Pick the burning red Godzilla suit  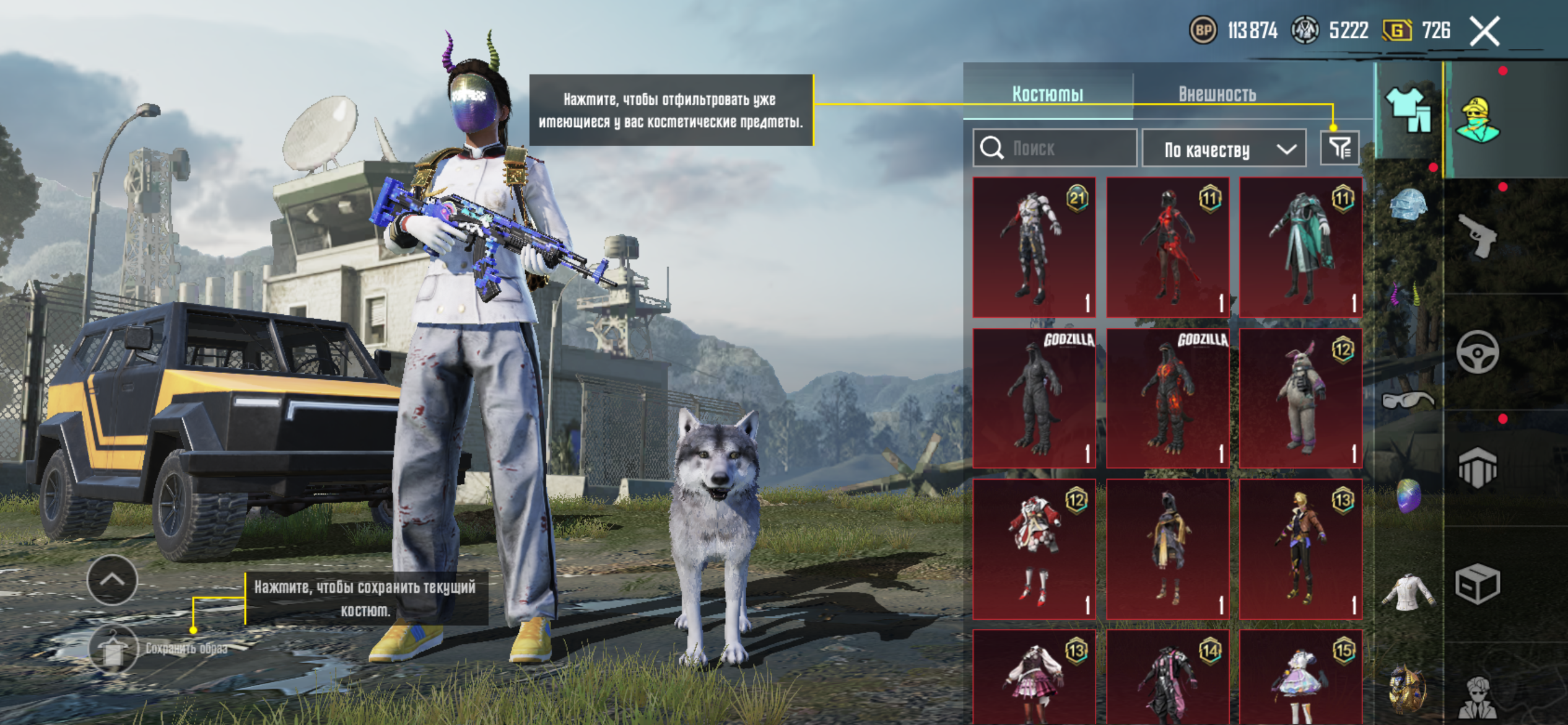[x=1167, y=398]
